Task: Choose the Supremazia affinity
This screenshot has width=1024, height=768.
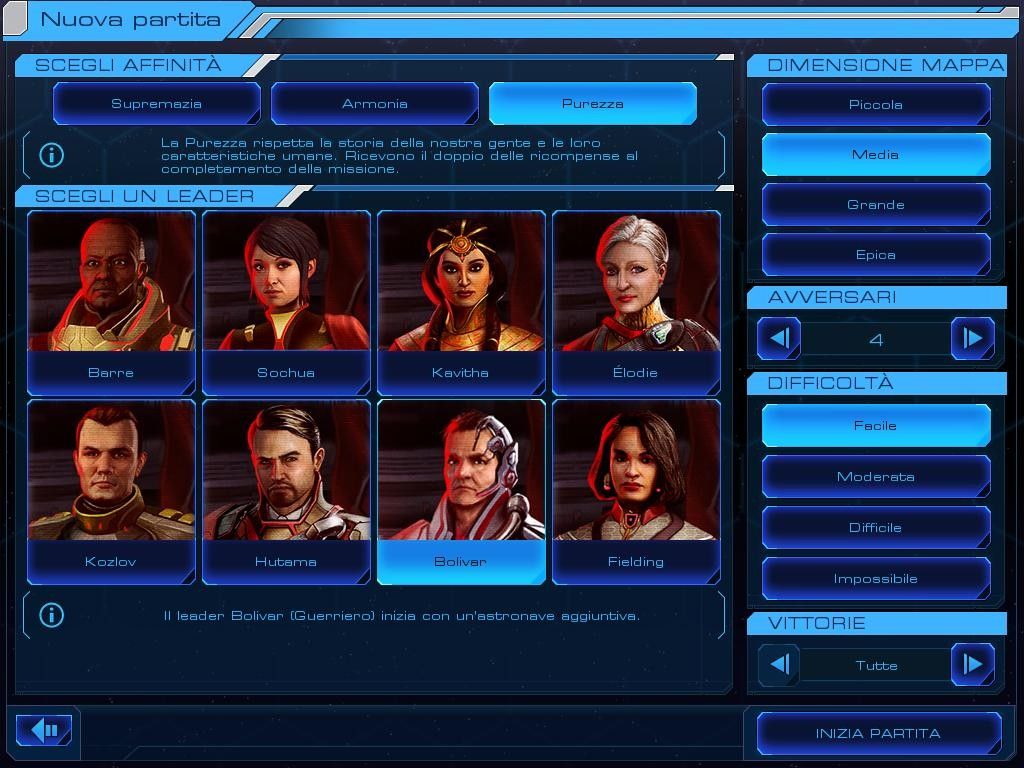Action: 156,104
